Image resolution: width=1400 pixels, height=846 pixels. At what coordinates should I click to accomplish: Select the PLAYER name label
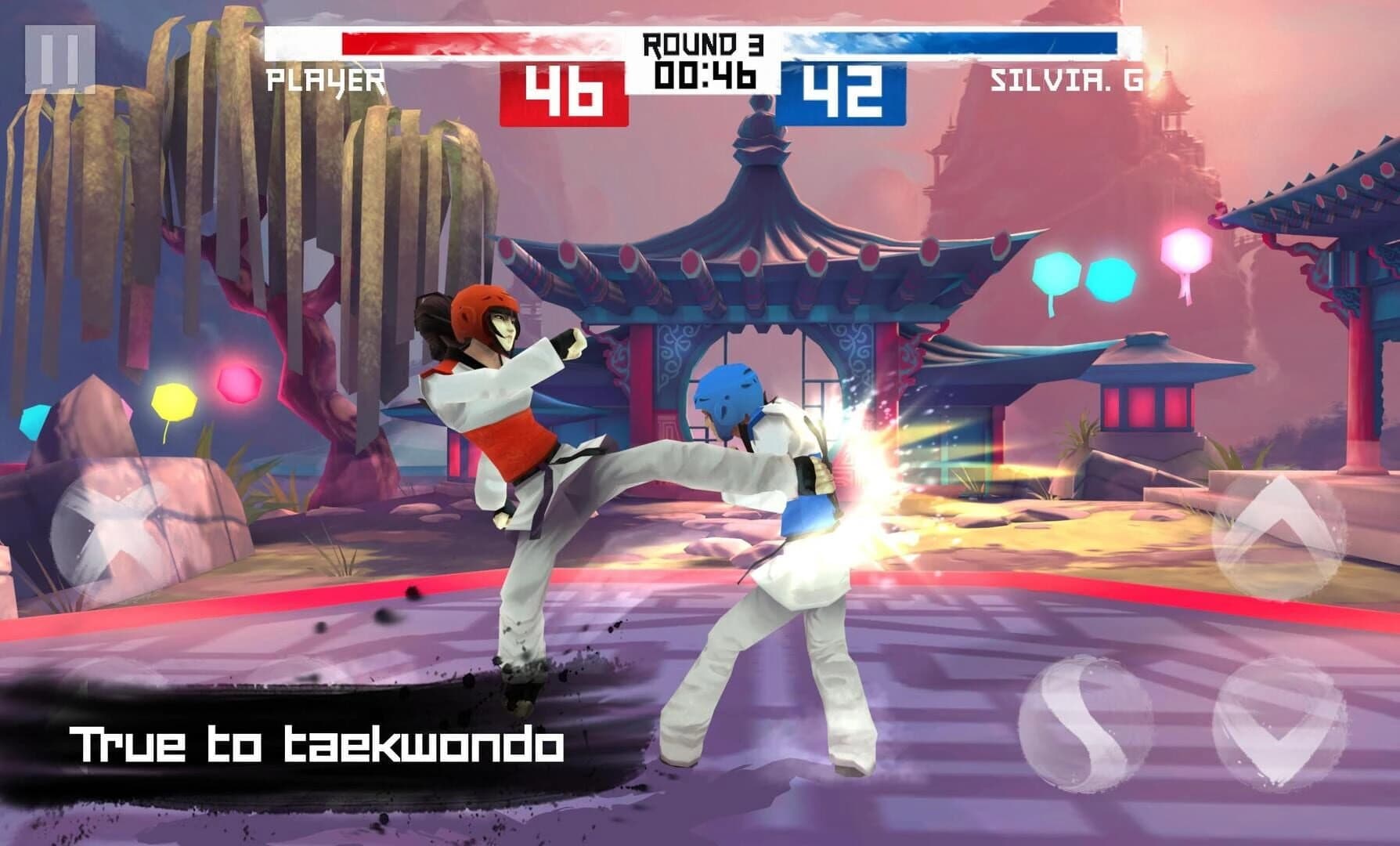point(326,78)
